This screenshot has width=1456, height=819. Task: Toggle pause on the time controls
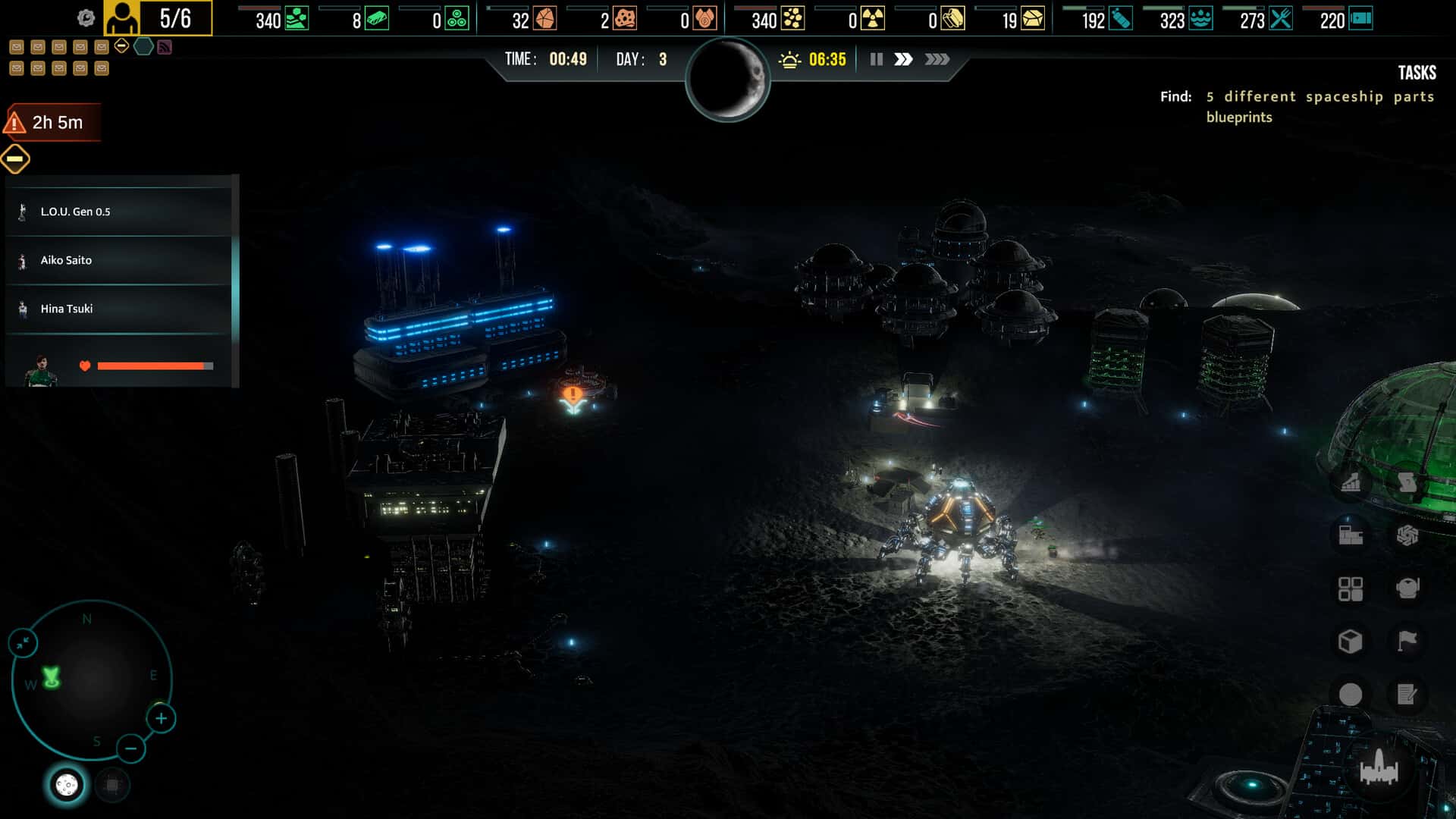pos(876,58)
